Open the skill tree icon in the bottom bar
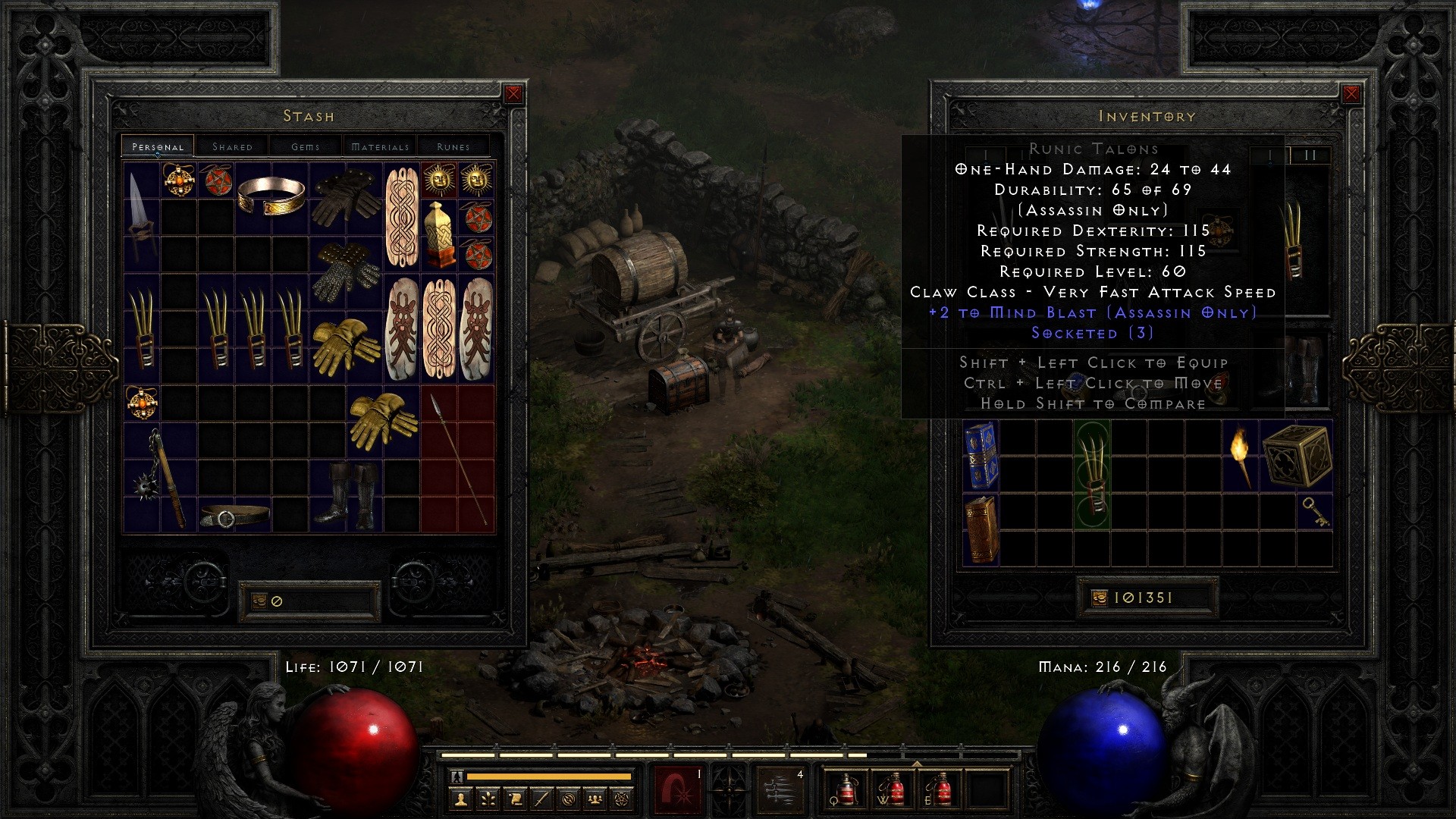The height and width of the screenshot is (819, 1456). 488,799
